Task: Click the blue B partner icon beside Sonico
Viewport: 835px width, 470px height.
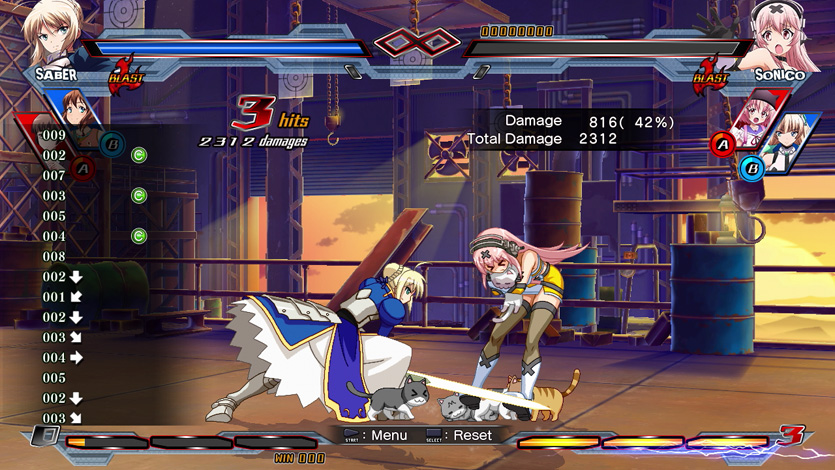Action: click(x=752, y=169)
